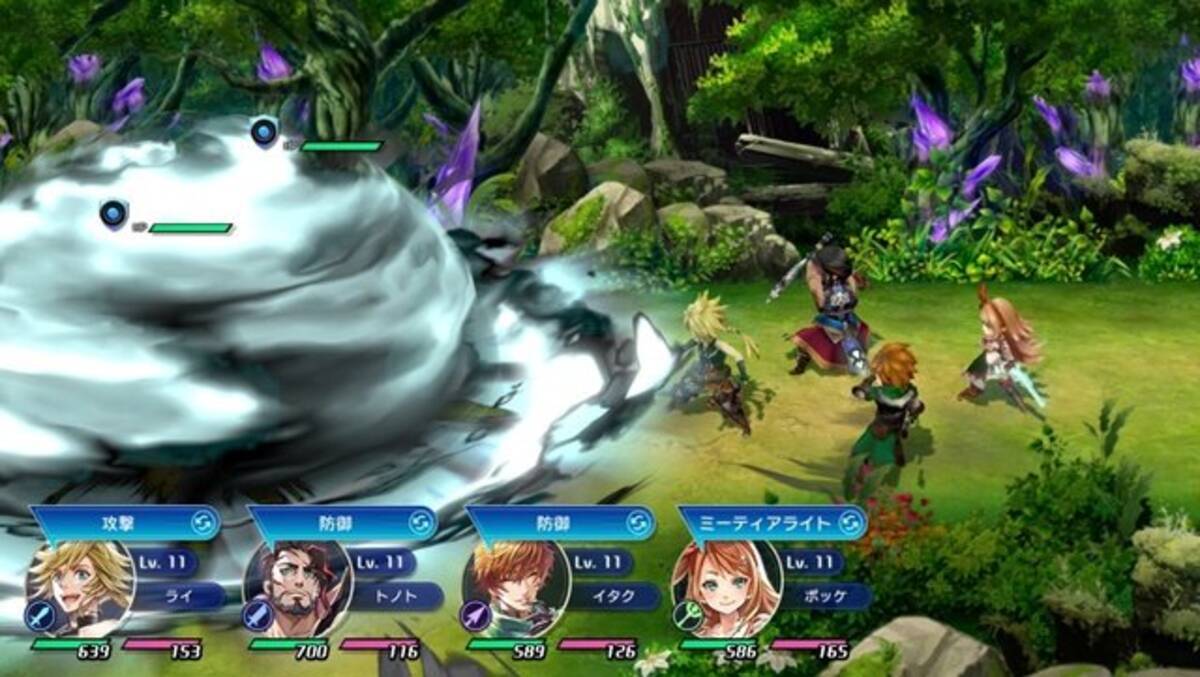Click the swap icon on ミーディアライト banner
Image resolution: width=1200 pixels, height=677 pixels.
pyautogui.click(x=850, y=523)
